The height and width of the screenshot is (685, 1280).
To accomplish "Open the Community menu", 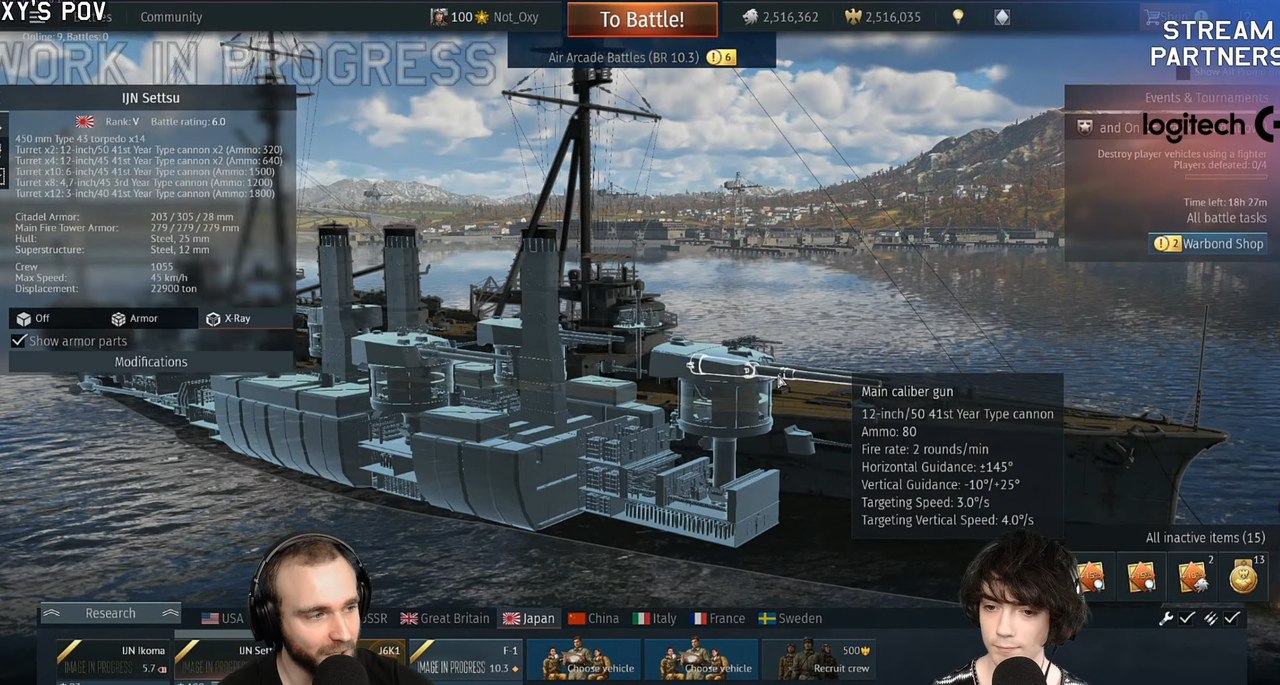I will [x=171, y=17].
